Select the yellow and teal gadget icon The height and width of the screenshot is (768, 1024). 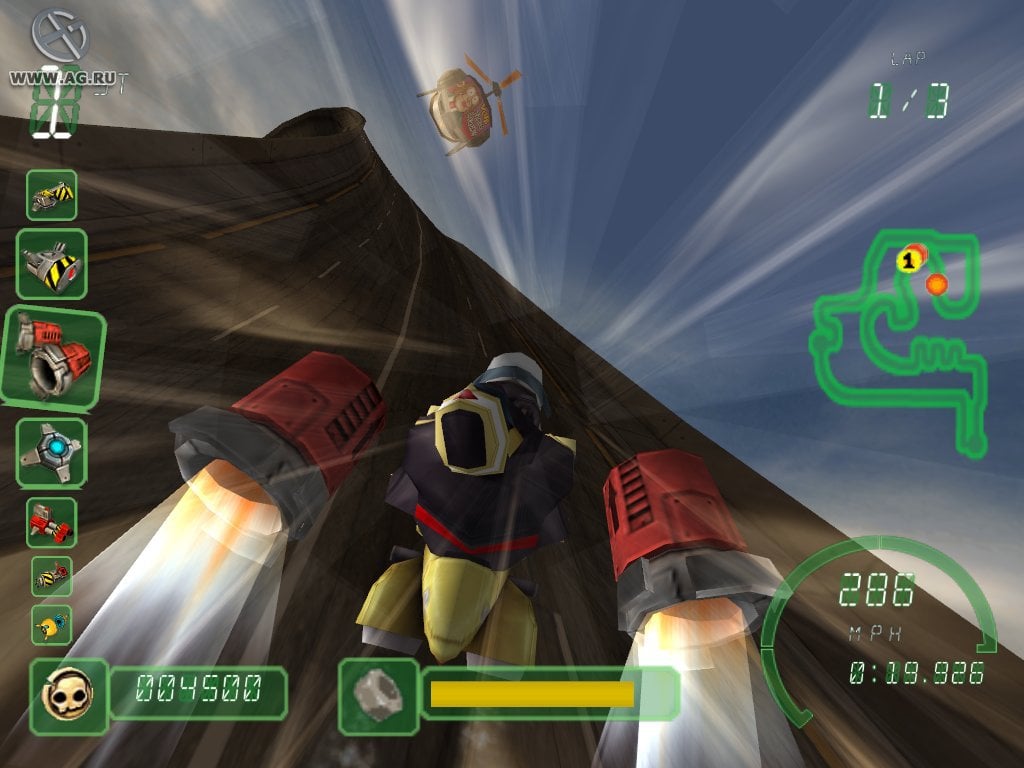(51, 624)
